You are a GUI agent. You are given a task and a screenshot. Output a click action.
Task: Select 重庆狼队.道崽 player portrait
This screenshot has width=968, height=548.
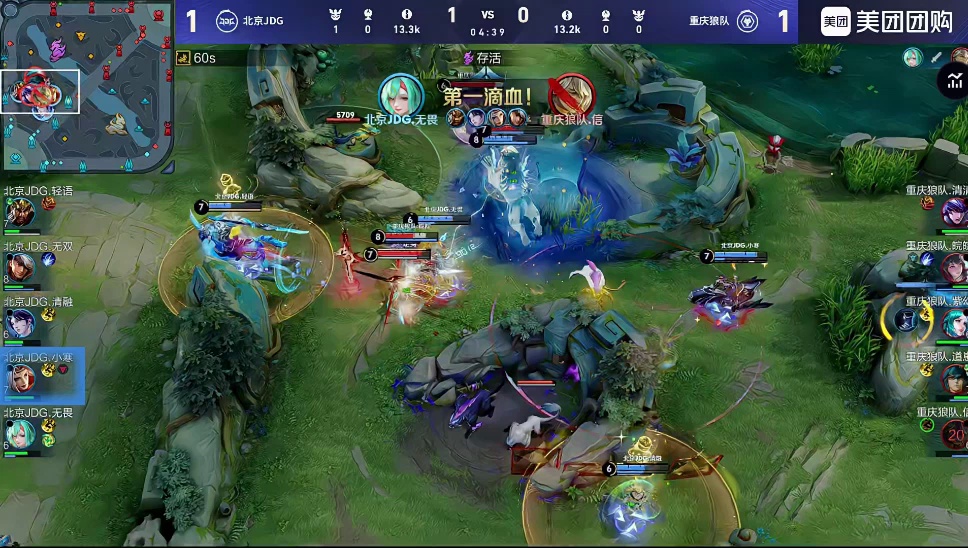[952, 377]
